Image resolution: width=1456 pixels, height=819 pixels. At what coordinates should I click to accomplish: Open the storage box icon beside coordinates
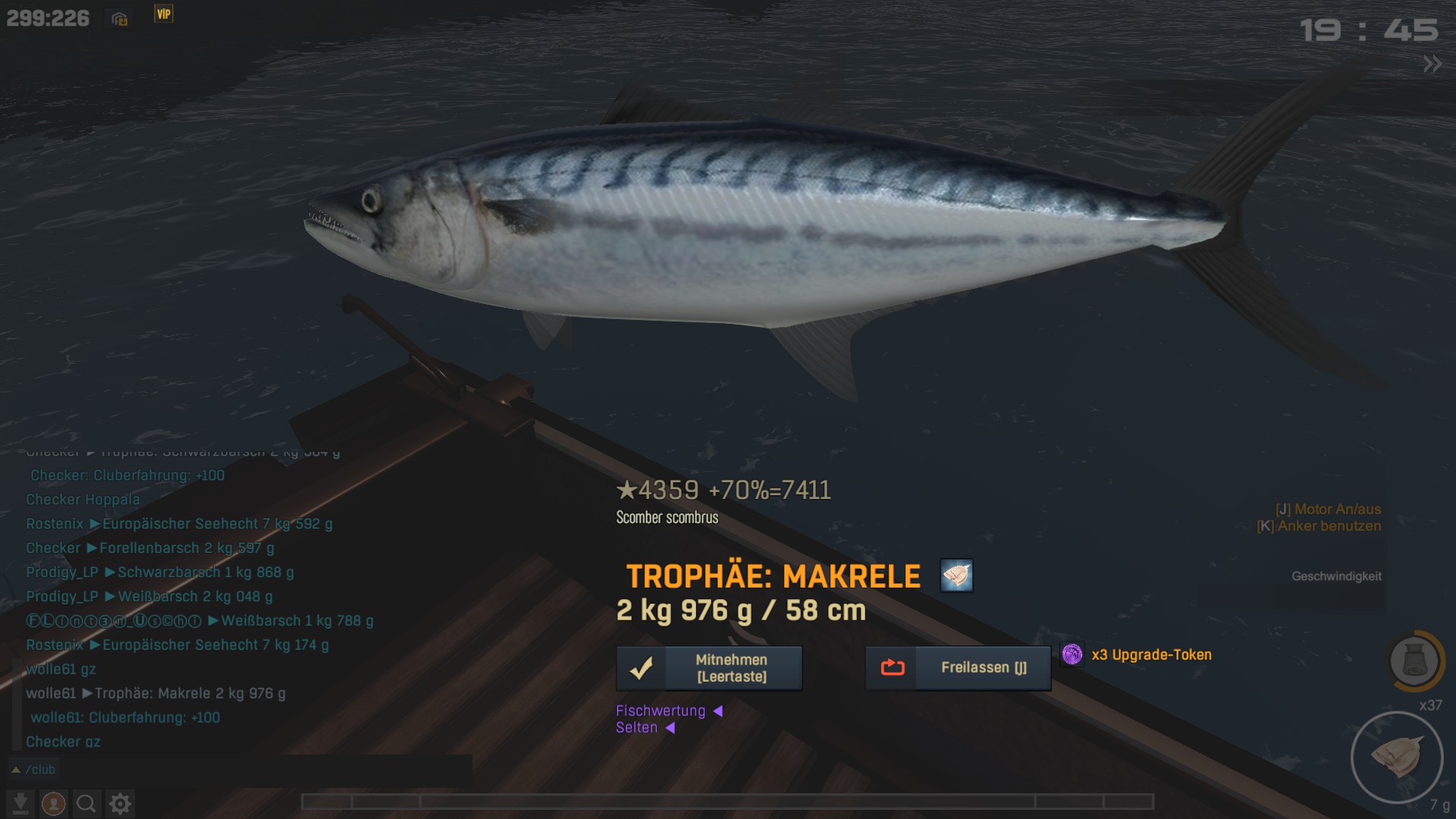coord(120,19)
